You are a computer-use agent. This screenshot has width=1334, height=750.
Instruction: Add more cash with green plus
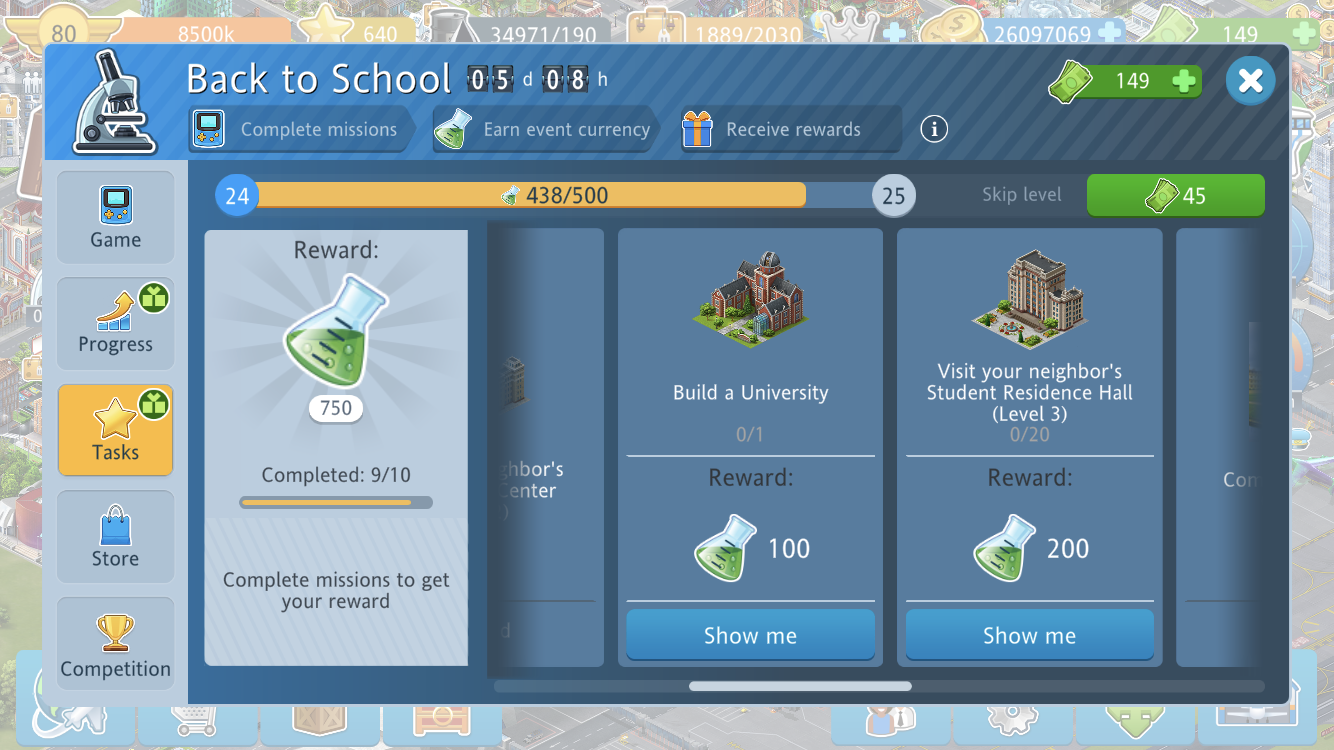1184,82
